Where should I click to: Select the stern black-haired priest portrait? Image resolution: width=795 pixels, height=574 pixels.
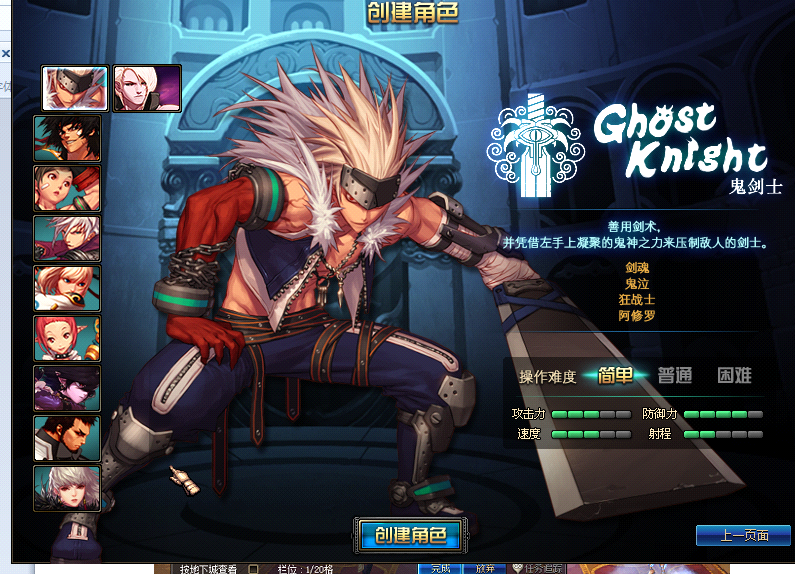[67, 438]
